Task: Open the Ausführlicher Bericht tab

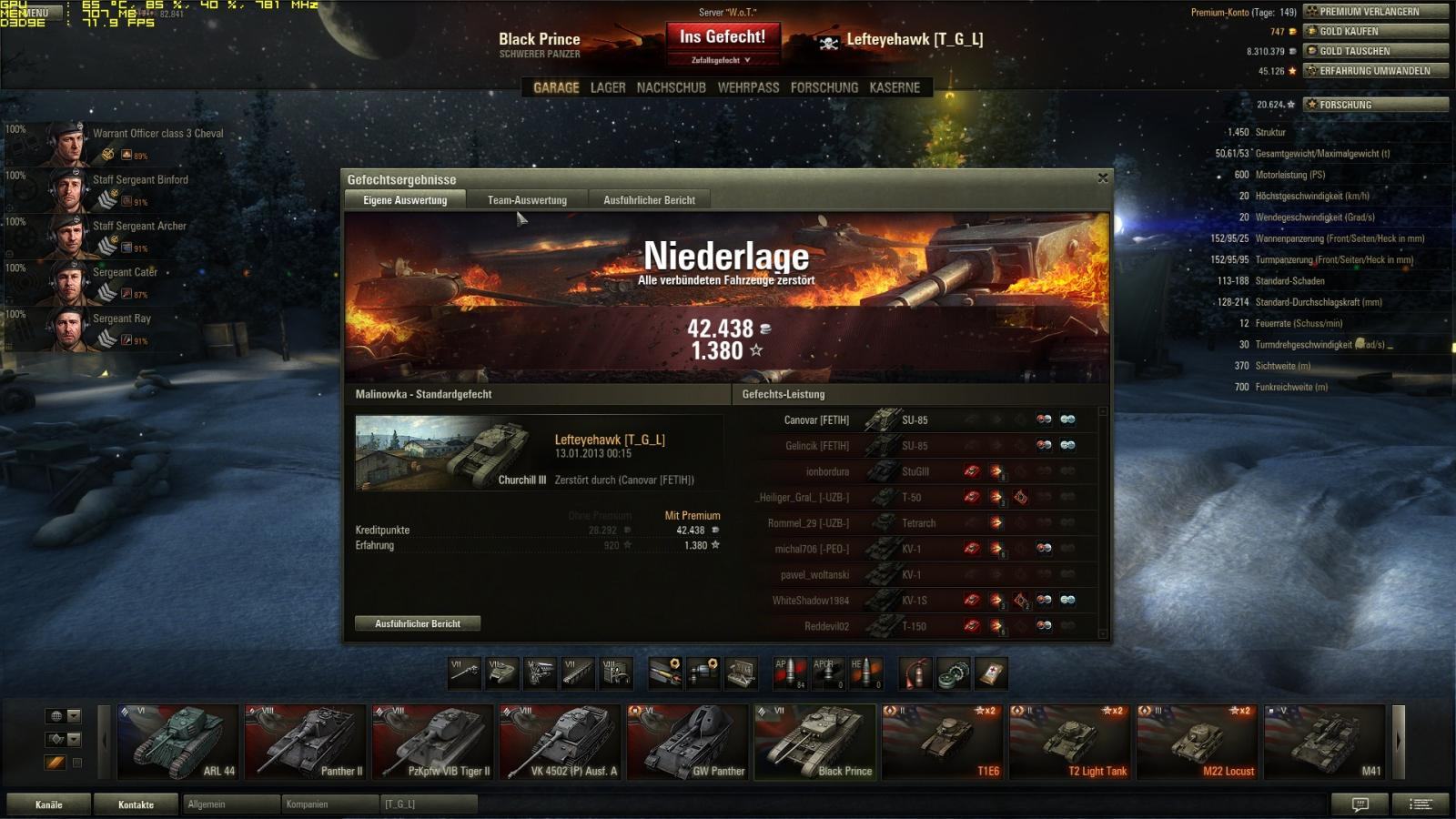Action: point(649,200)
